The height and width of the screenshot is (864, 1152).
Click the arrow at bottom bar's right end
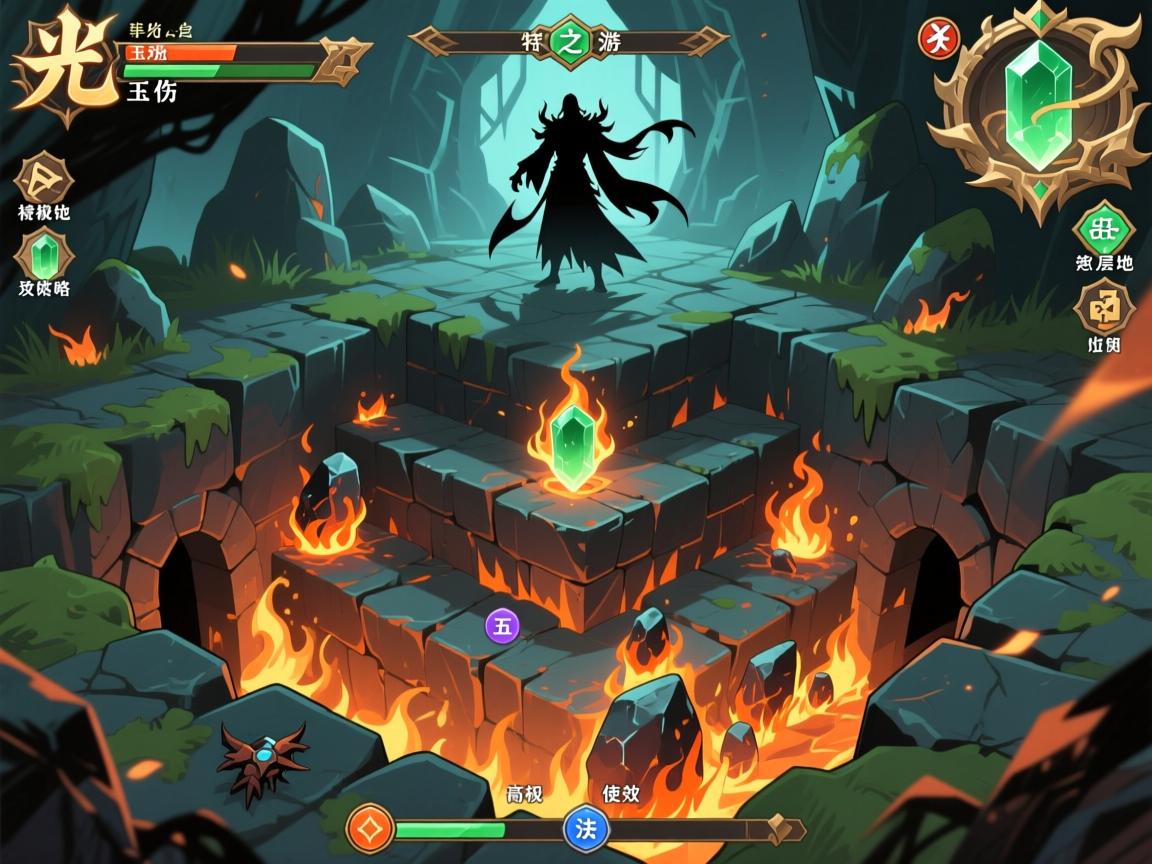tap(788, 829)
